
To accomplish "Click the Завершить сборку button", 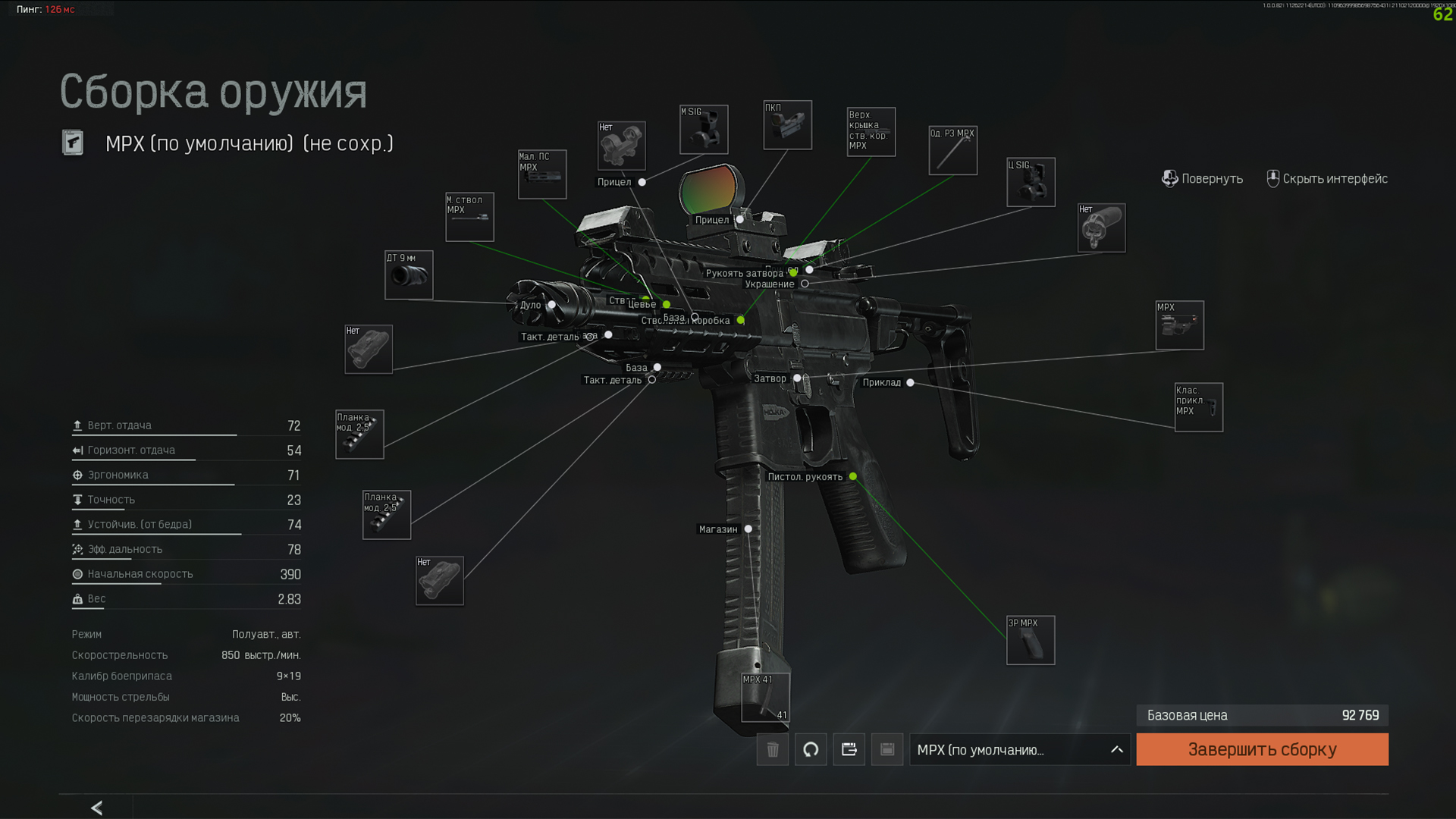I will pos(1262,749).
